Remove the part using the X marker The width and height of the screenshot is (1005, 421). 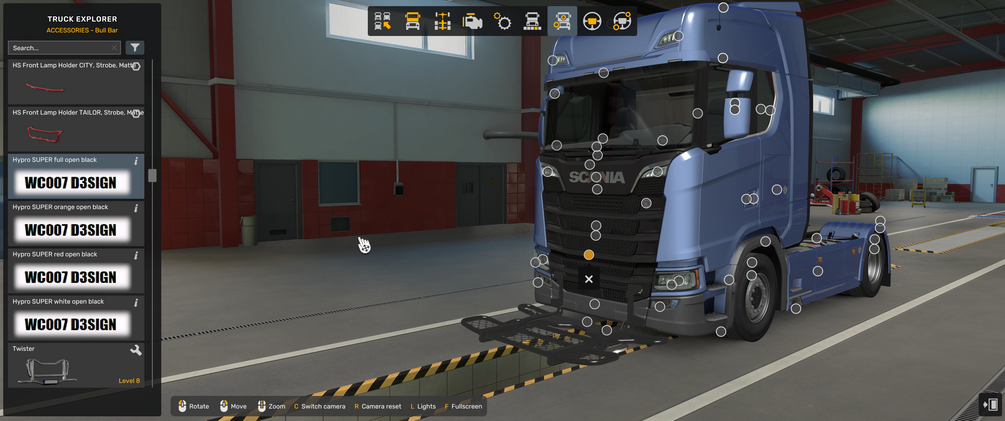click(589, 279)
